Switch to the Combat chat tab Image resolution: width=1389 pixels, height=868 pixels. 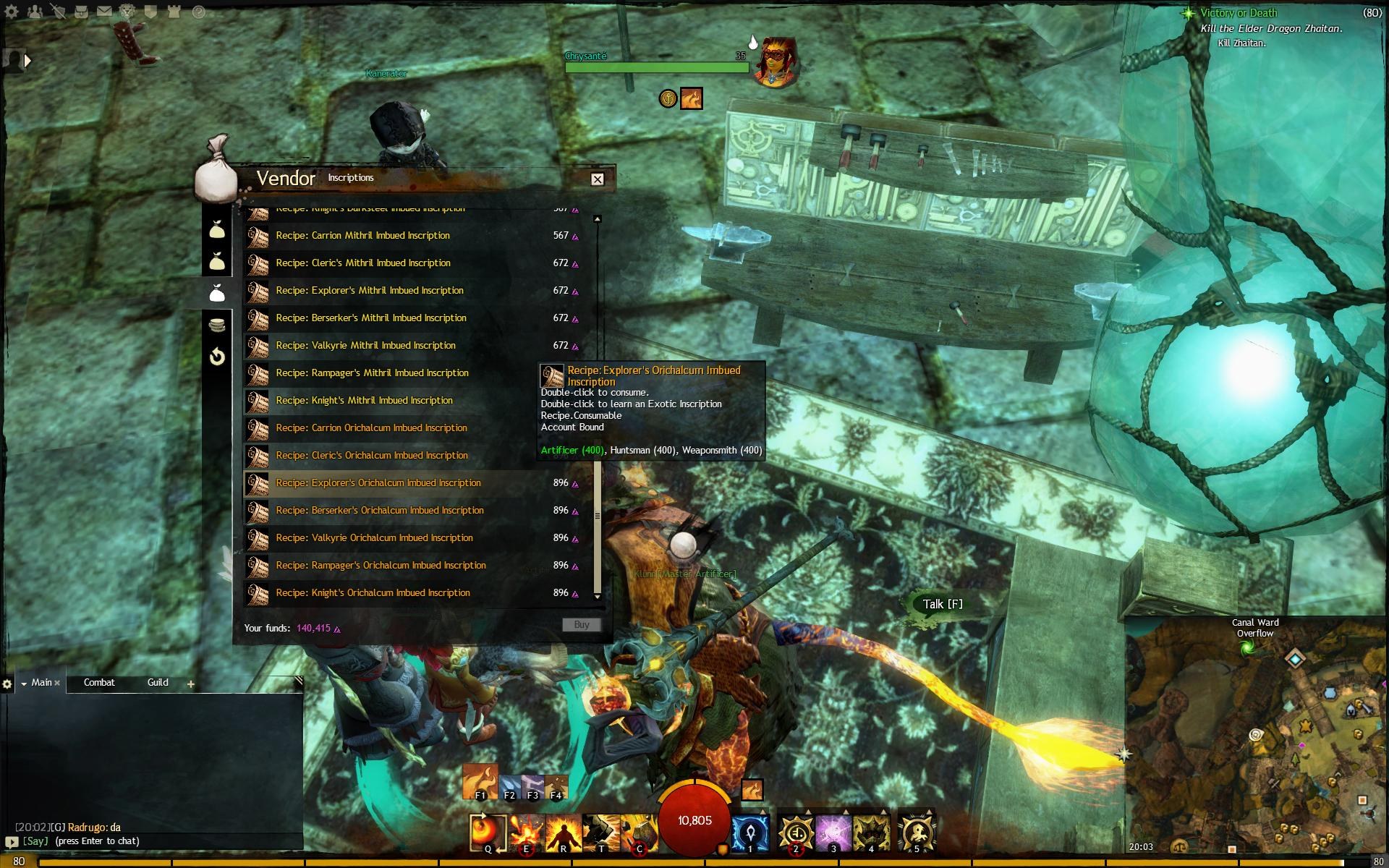point(99,683)
